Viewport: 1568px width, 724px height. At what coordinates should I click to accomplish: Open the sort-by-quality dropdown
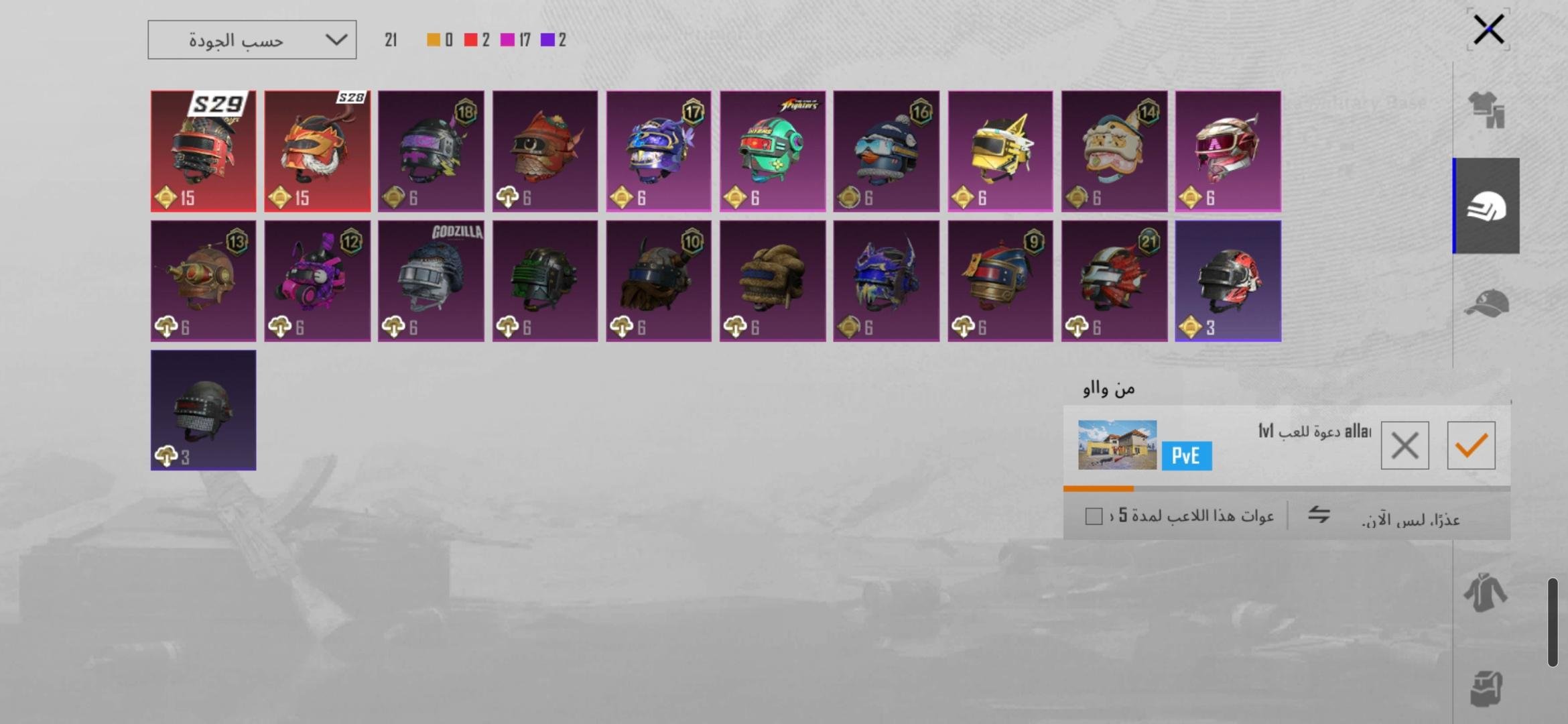(x=252, y=40)
